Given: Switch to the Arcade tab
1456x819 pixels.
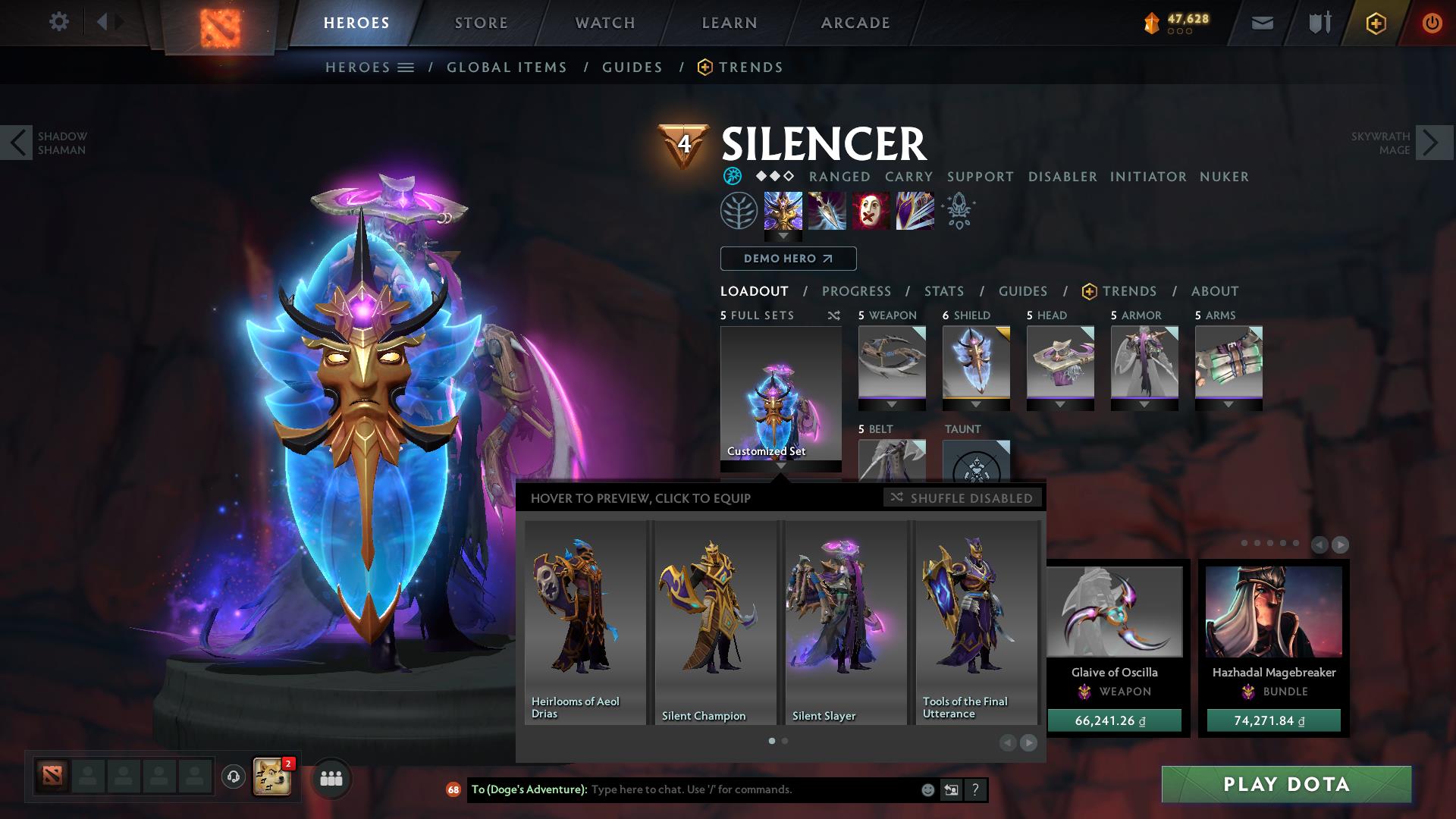Looking at the screenshot, I should (x=854, y=22).
